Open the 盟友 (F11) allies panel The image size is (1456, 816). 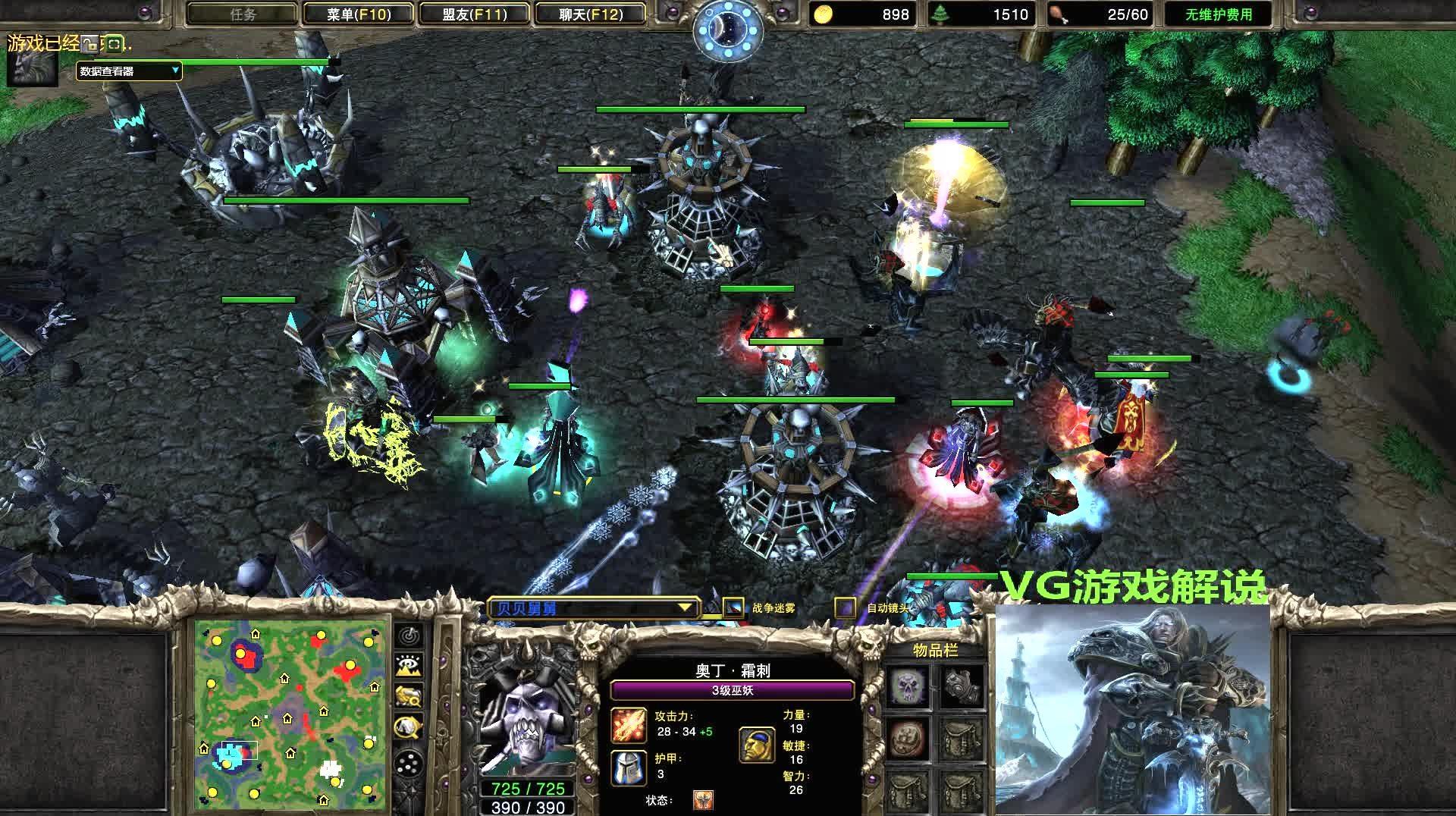tap(475, 14)
